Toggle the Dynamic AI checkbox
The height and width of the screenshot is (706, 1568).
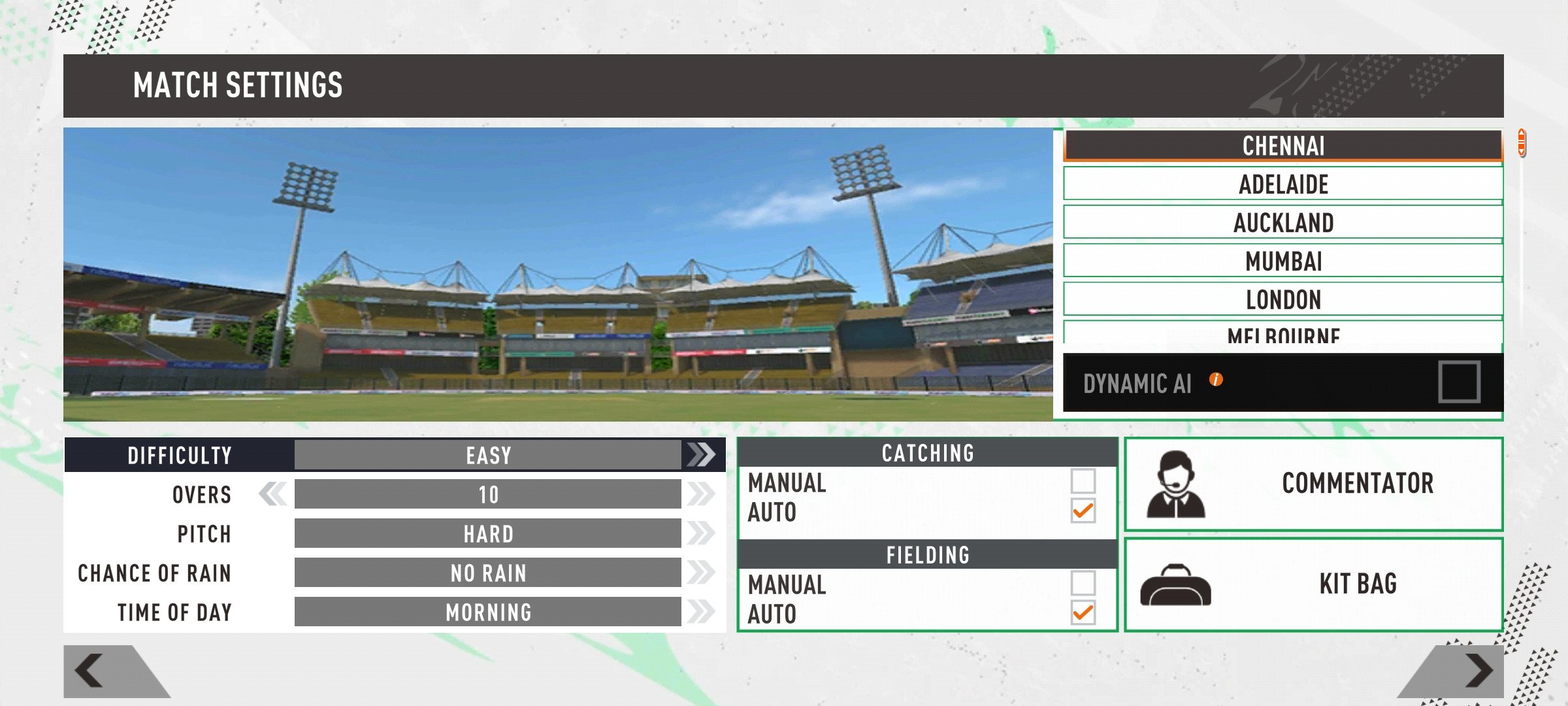pos(1458,382)
